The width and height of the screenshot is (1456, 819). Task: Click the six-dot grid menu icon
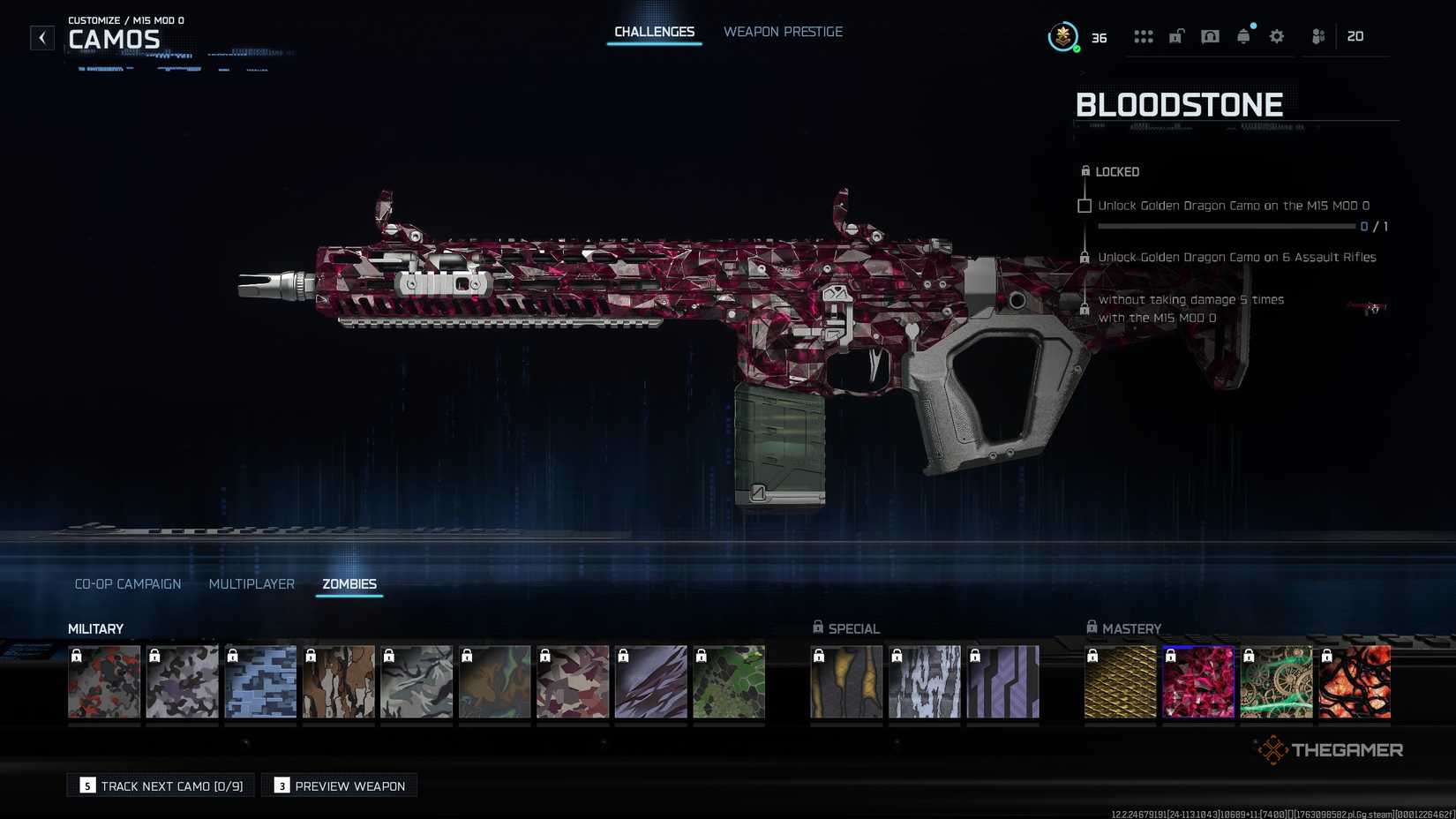tap(1144, 36)
